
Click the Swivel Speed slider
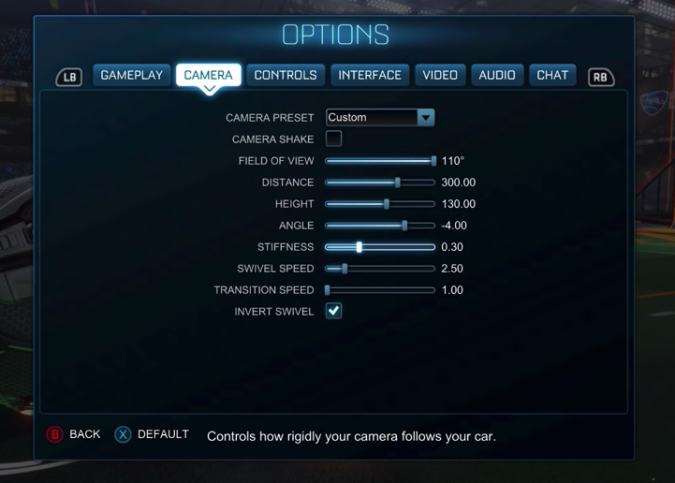coord(380,268)
